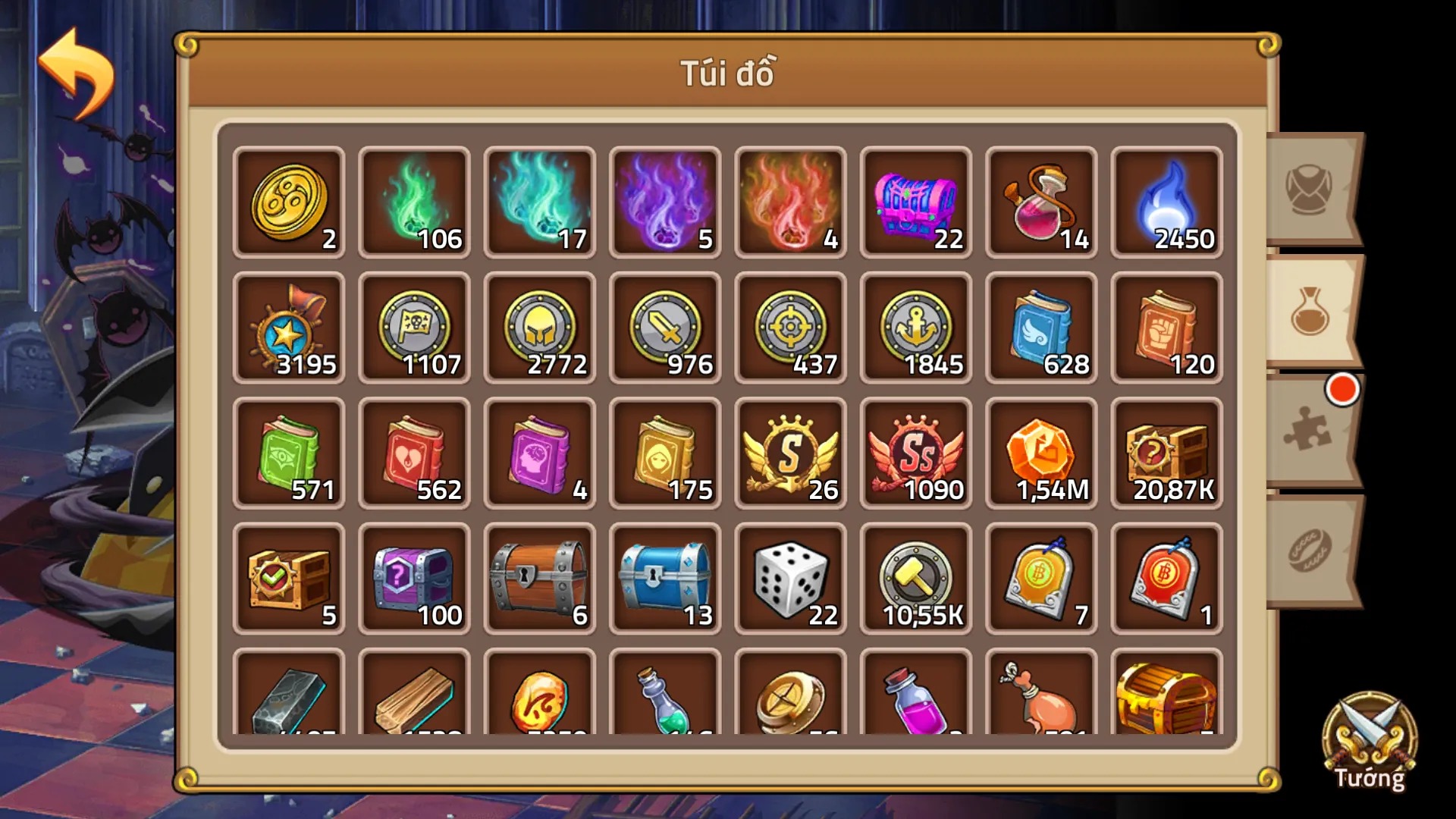Select the SS rank emblem with 1090 count
1456x819 pixels.
pyautogui.click(x=915, y=453)
